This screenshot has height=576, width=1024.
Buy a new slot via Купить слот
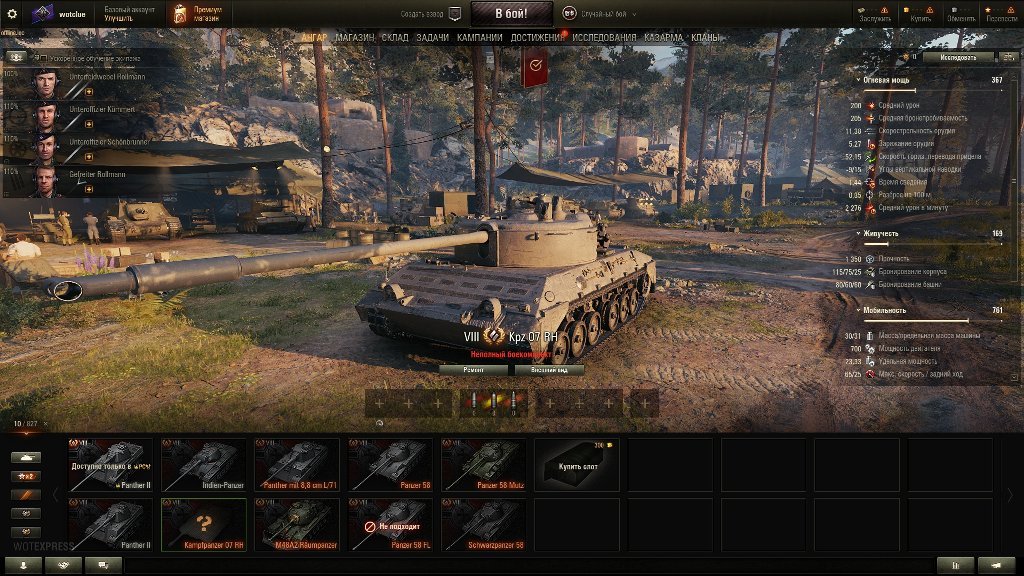pyautogui.click(x=580, y=465)
